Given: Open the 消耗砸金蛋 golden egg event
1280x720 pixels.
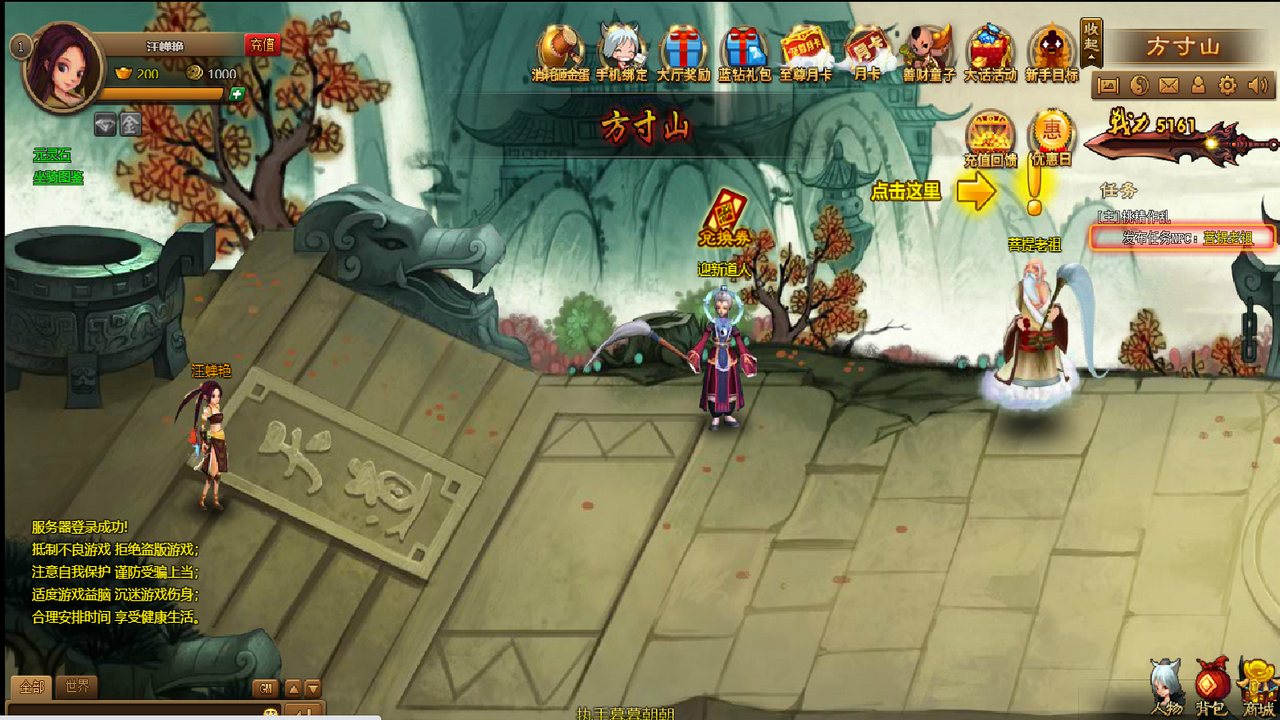Looking at the screenshot, I should click(560, 54).
